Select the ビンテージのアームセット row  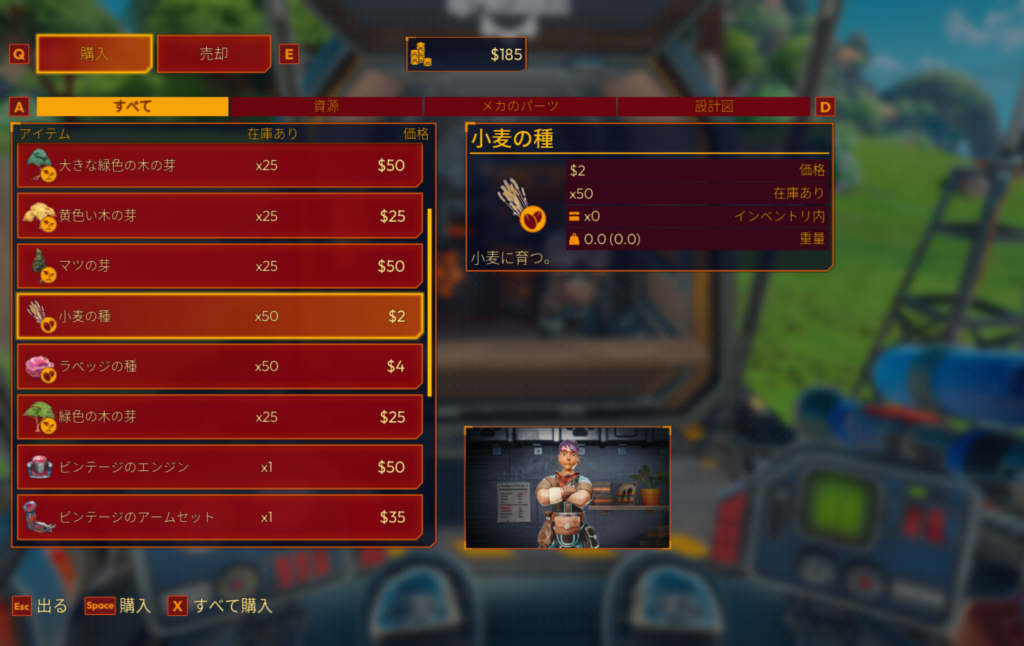click(220, 517)
